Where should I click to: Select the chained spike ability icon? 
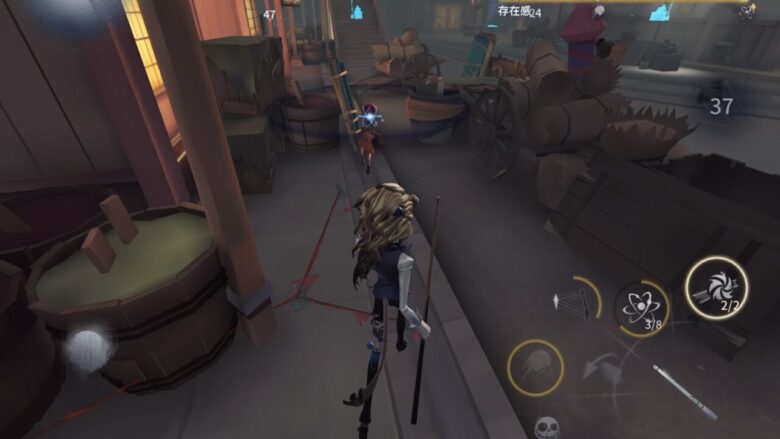[575, 300]
